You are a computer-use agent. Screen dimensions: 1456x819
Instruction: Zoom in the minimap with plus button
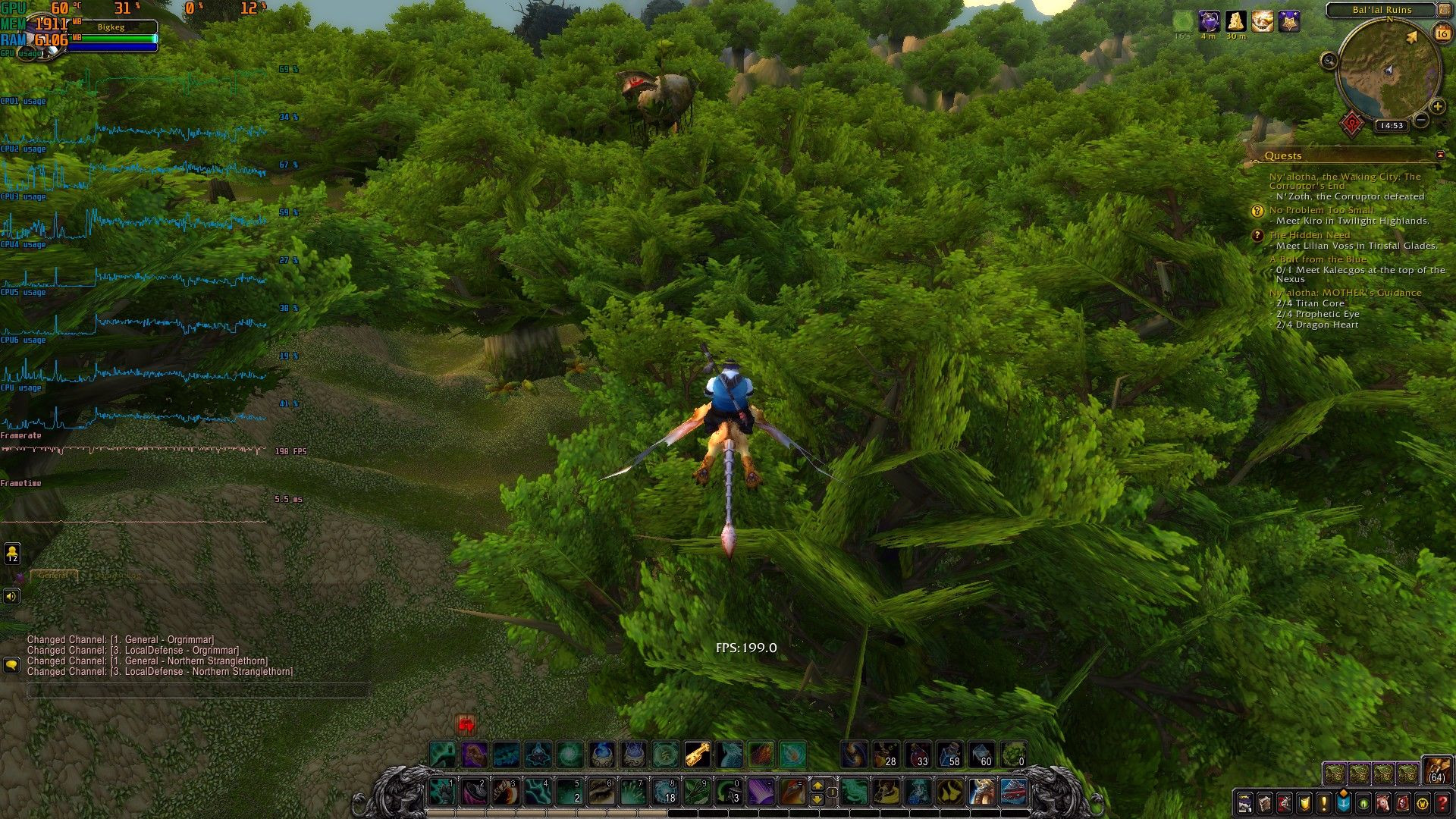(1437, 107)
